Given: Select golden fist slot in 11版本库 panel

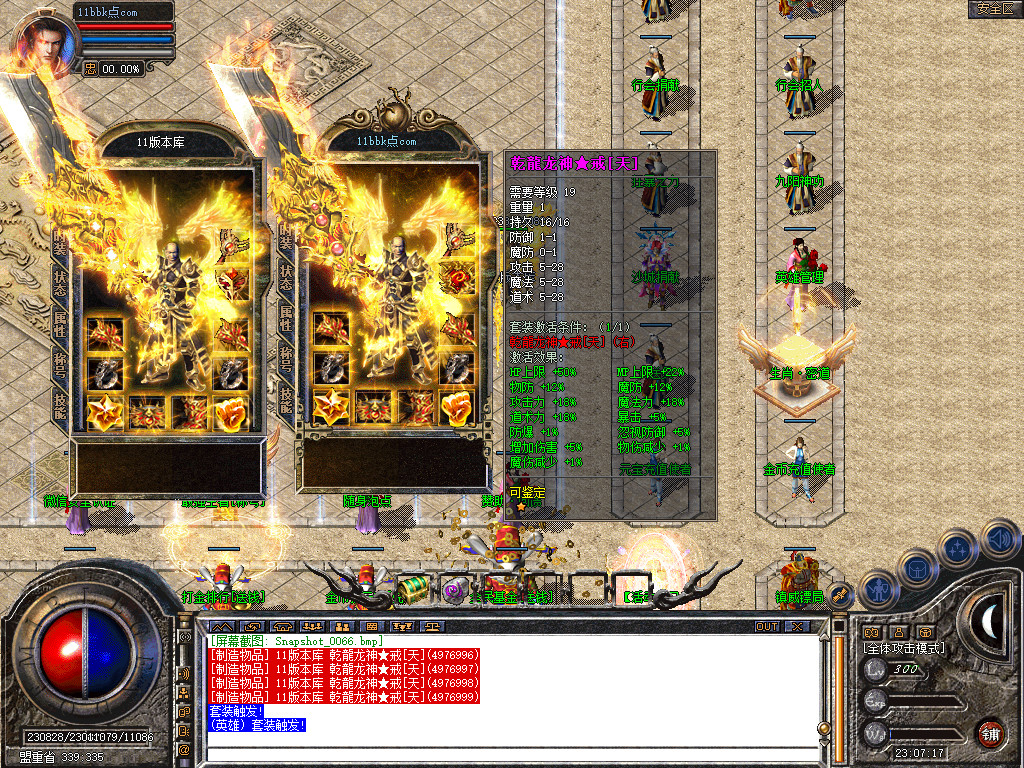Looking at the screenshot, I should pos(232,411).
